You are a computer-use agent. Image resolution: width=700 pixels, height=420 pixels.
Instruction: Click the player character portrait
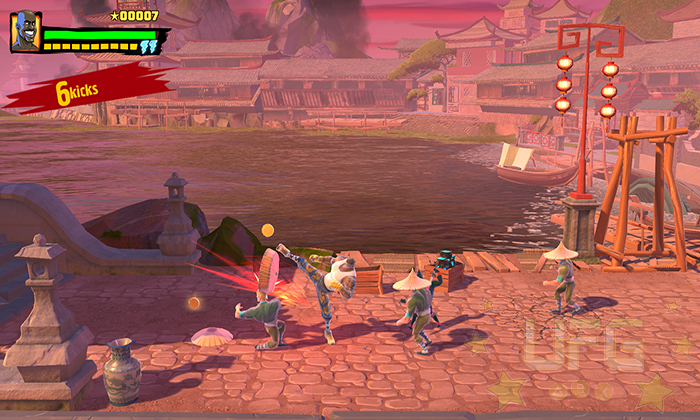pyautogui.click(x=25, y=32)
